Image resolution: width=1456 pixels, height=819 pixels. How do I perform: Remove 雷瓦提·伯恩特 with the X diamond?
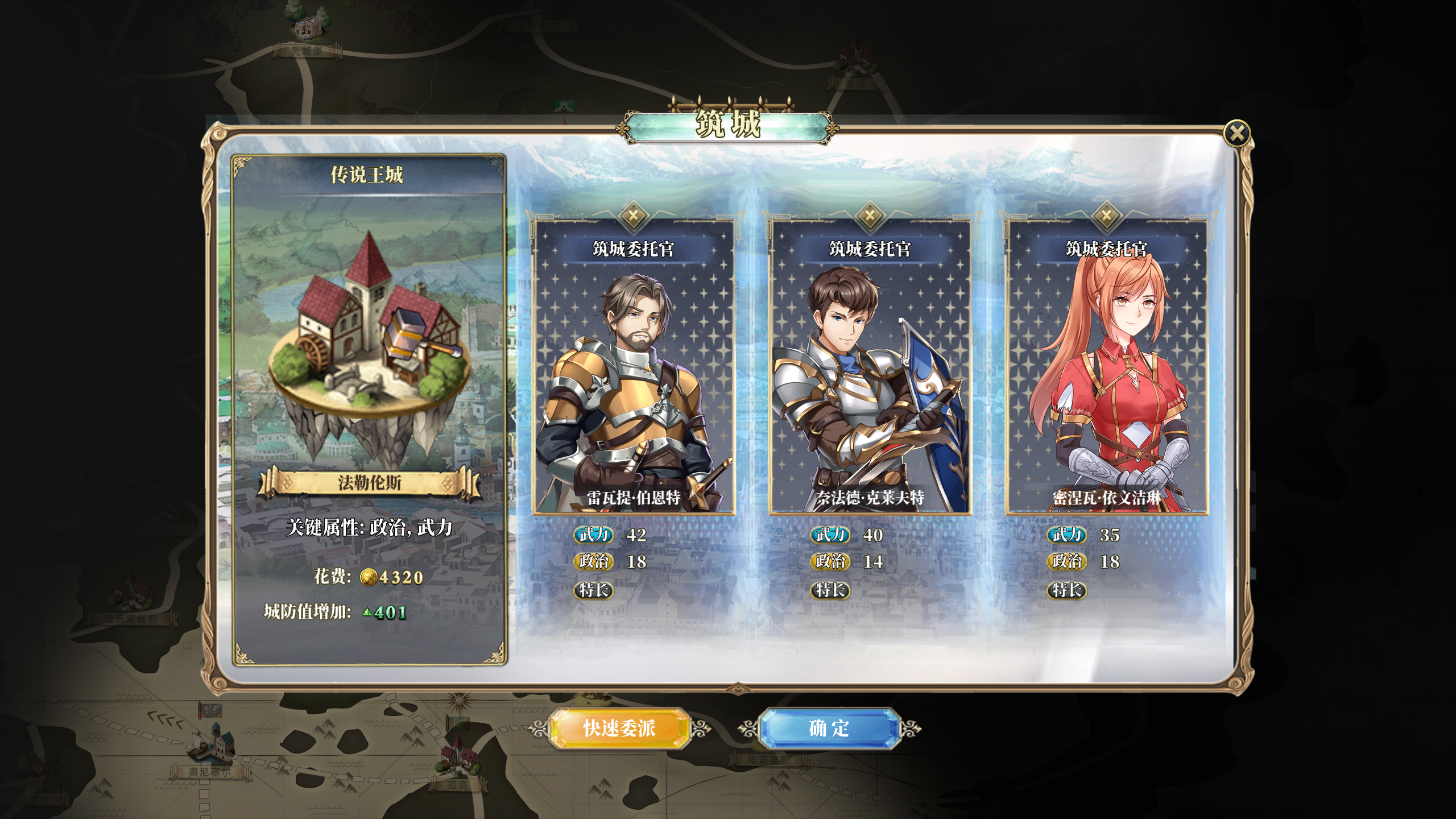pos(633,215)
